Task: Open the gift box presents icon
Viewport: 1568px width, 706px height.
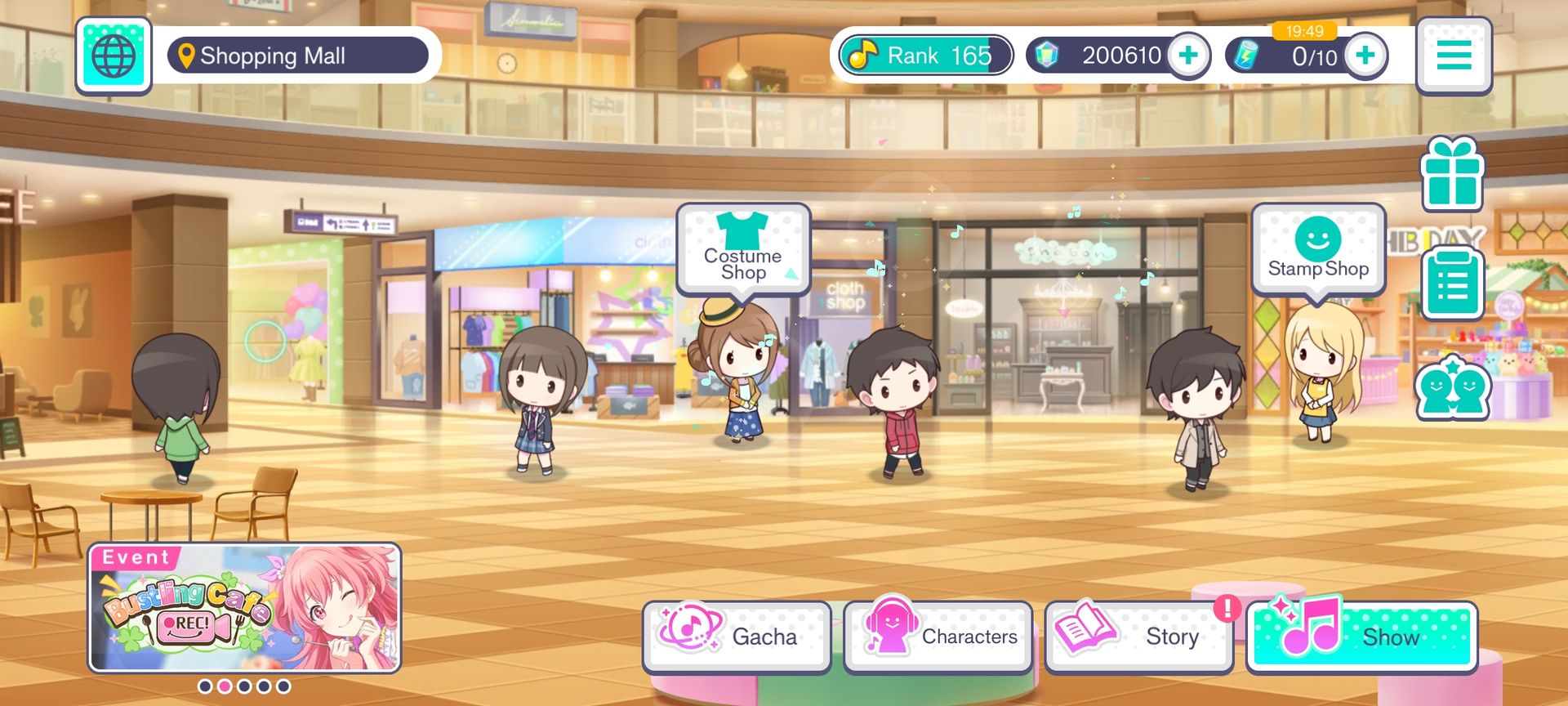Action: [1451, 175]
